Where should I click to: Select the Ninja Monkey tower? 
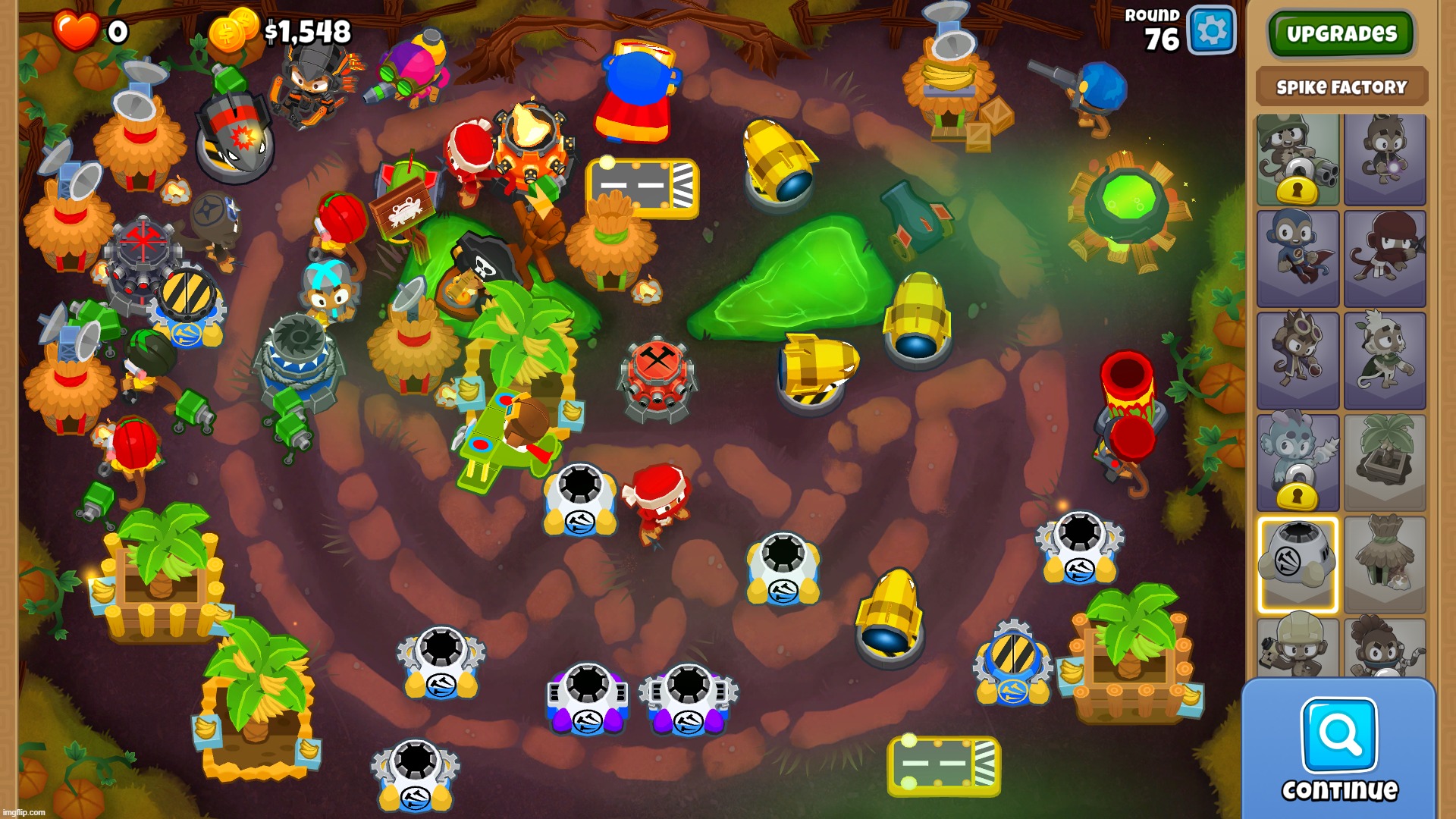tap(1385, 259)
